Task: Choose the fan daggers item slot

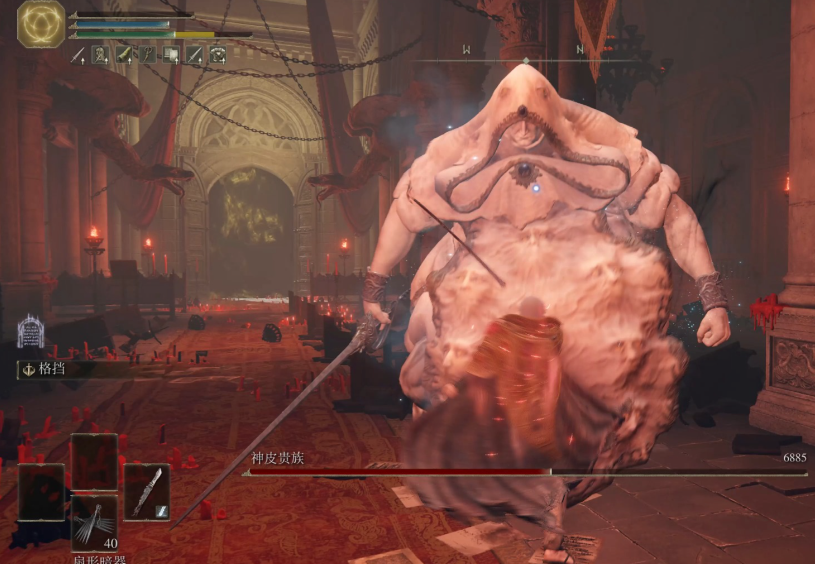Action: 94,521
